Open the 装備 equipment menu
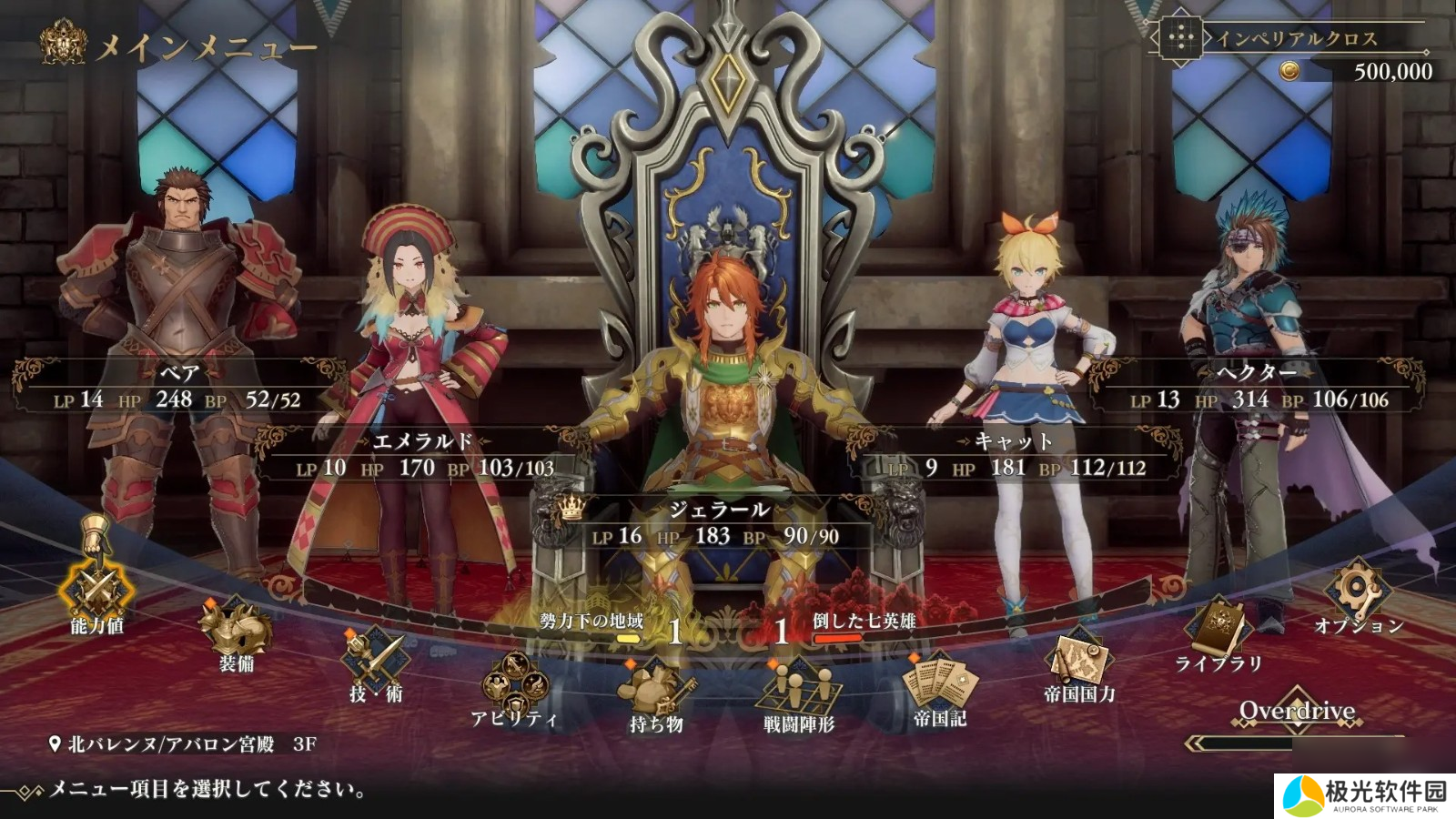The height and width of the screenshot is (819, 1456). point(236,632)
